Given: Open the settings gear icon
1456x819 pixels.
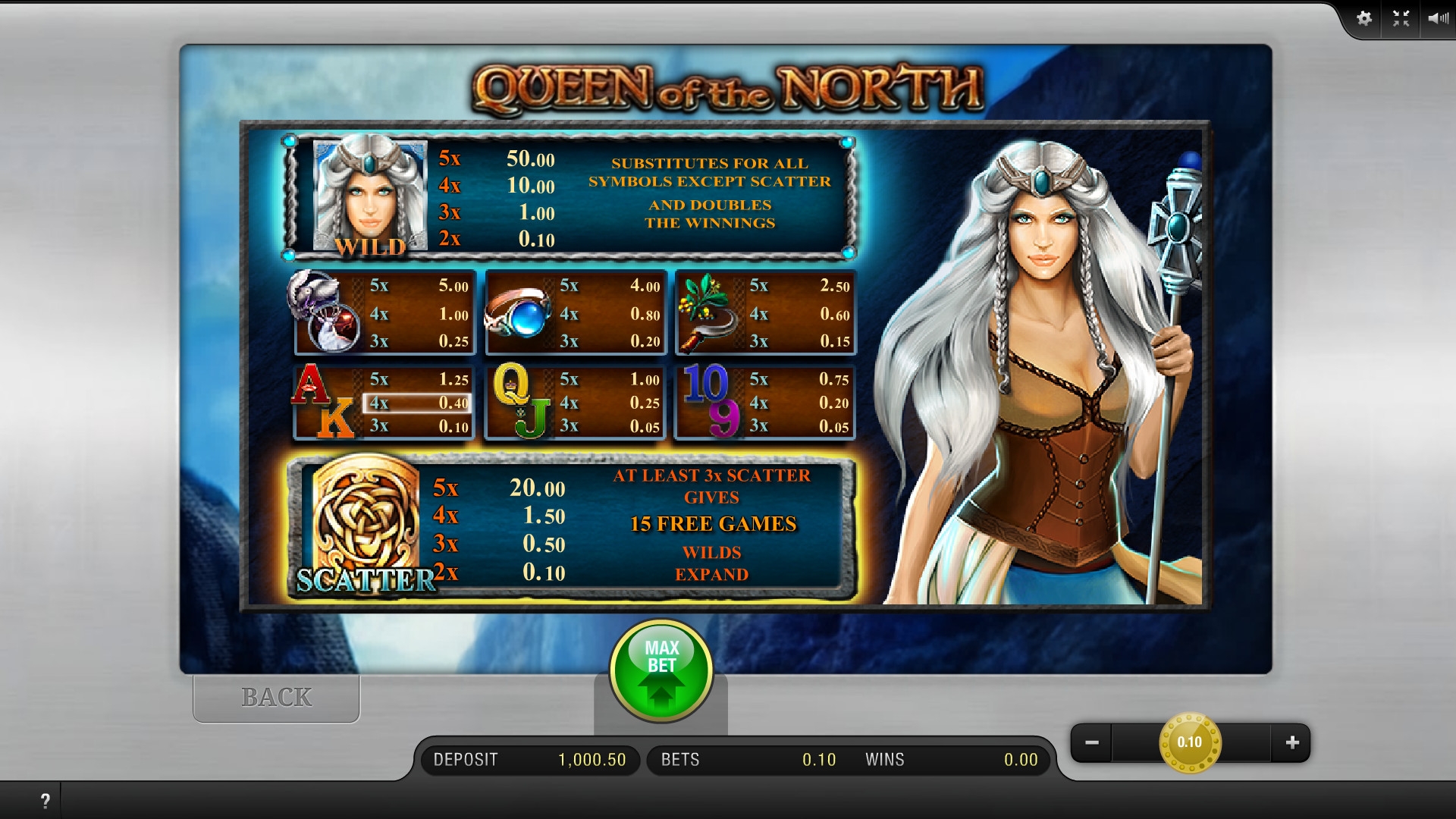Looking at the screenshot, I should 1364,18.
